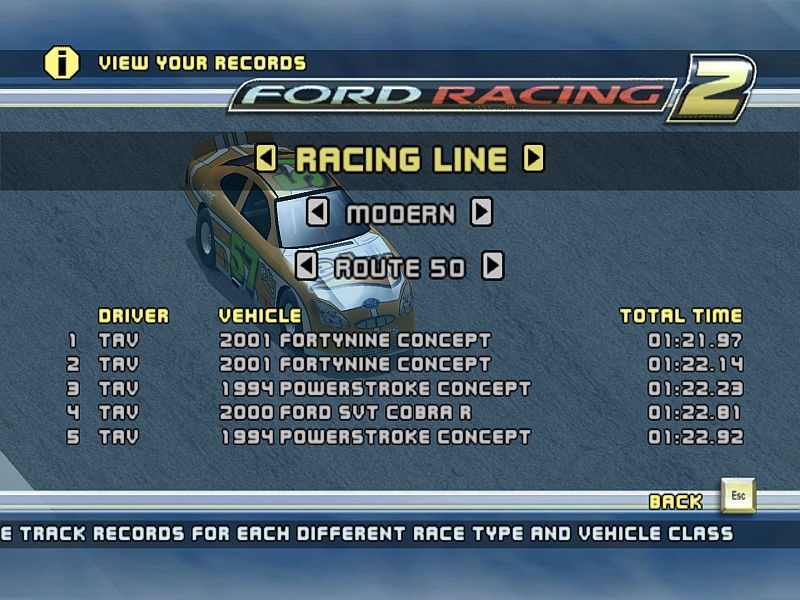Screen dimensions: 800x600
Task: Choose the third-place record with 01:22.23
Action: coord(400,389)
